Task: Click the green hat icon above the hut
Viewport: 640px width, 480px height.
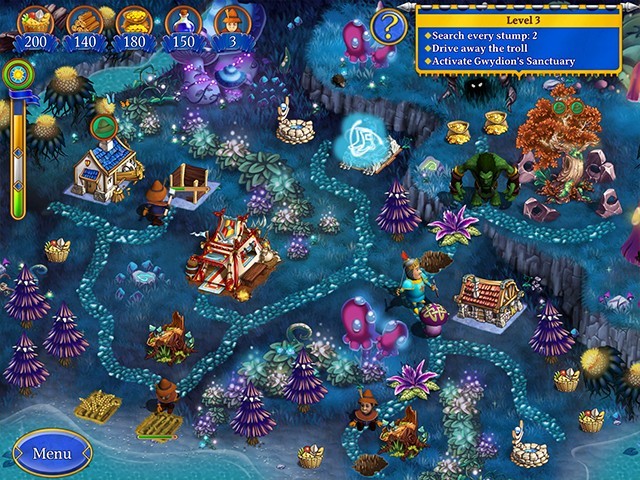Action: 103,127
